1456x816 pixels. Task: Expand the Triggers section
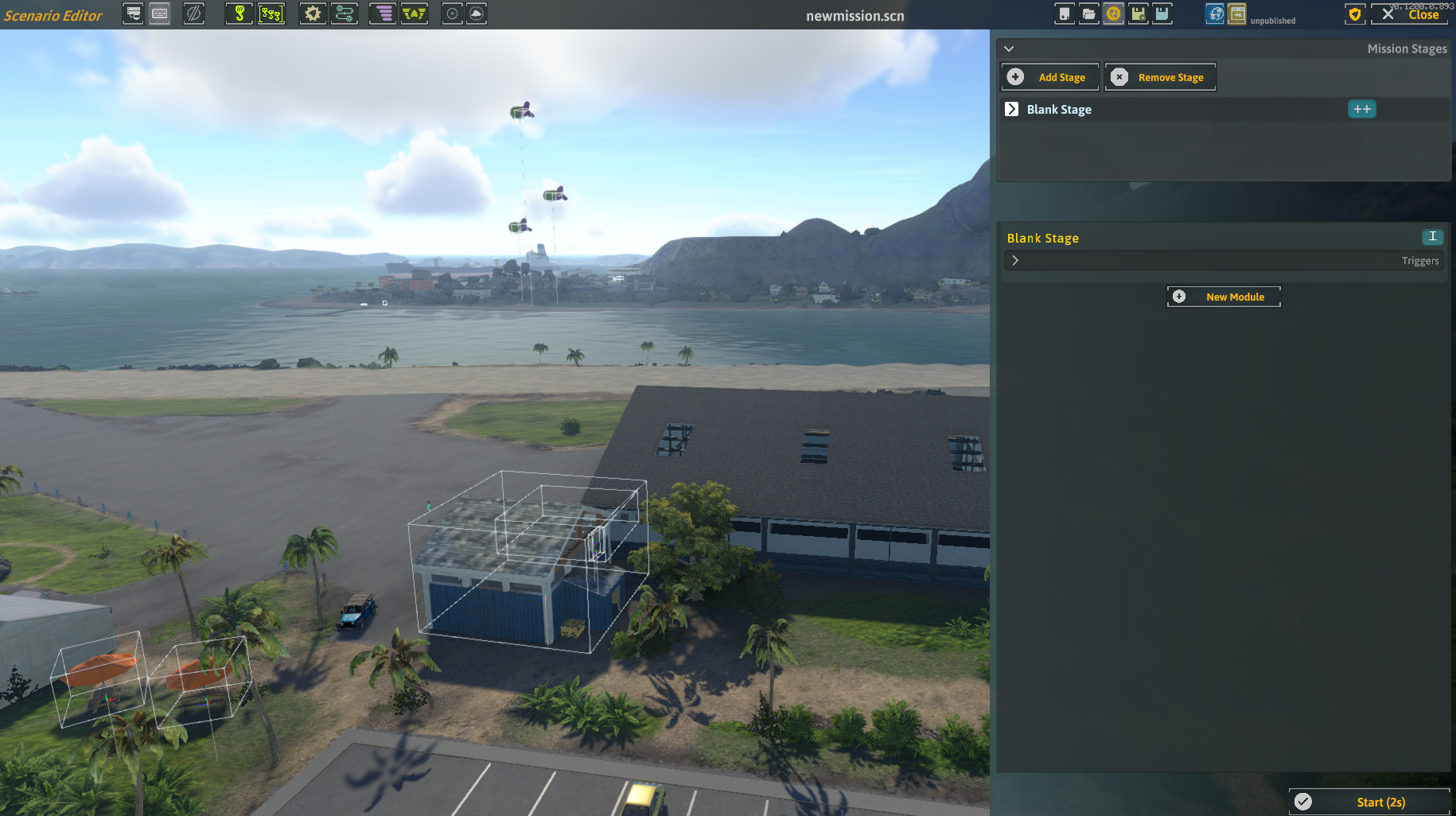(x=1015, y=260)
